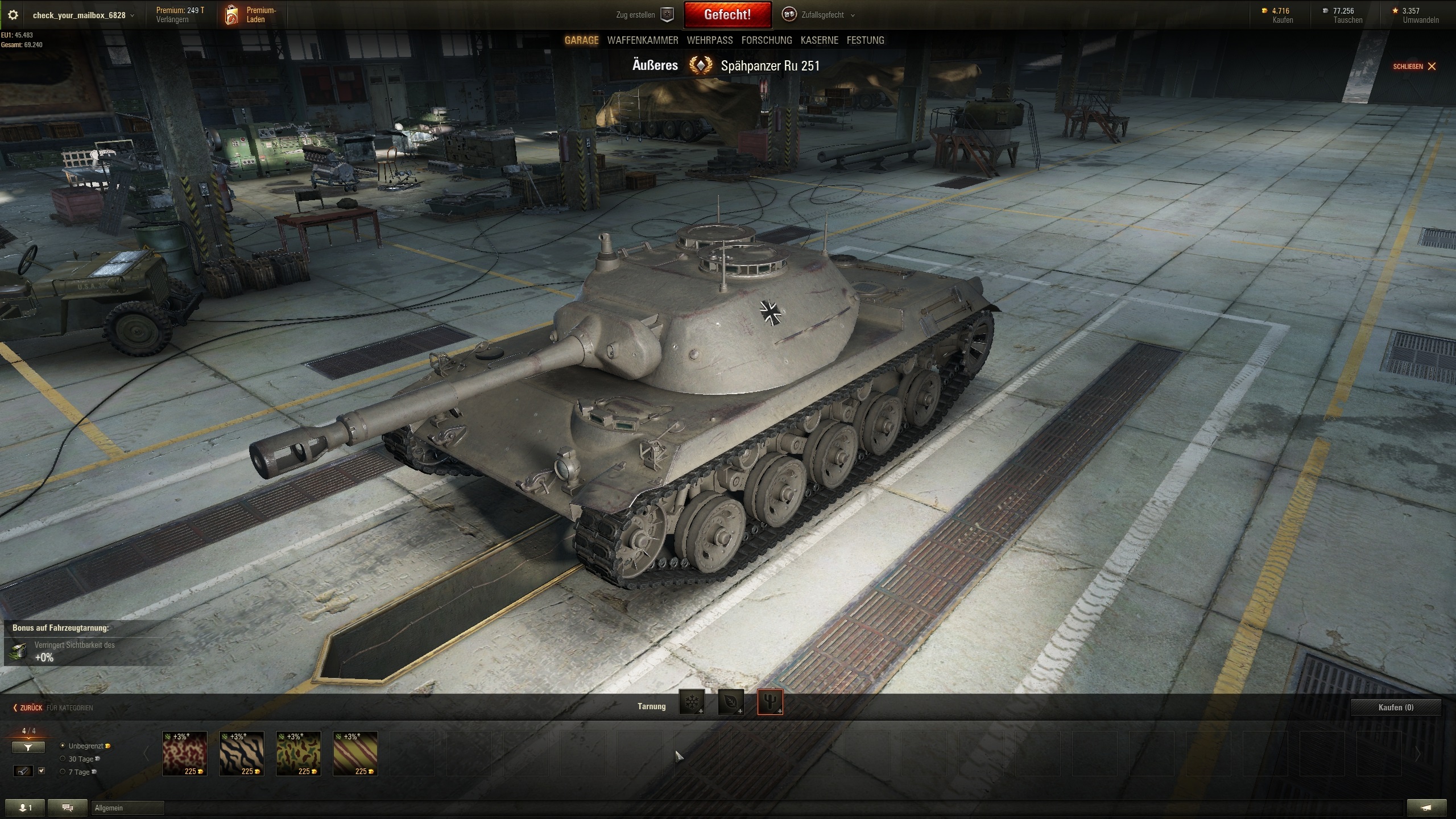This screenshot has height=819, width=1456.
Task: Go back to categories with Zurück
Action: pos(28,708)
